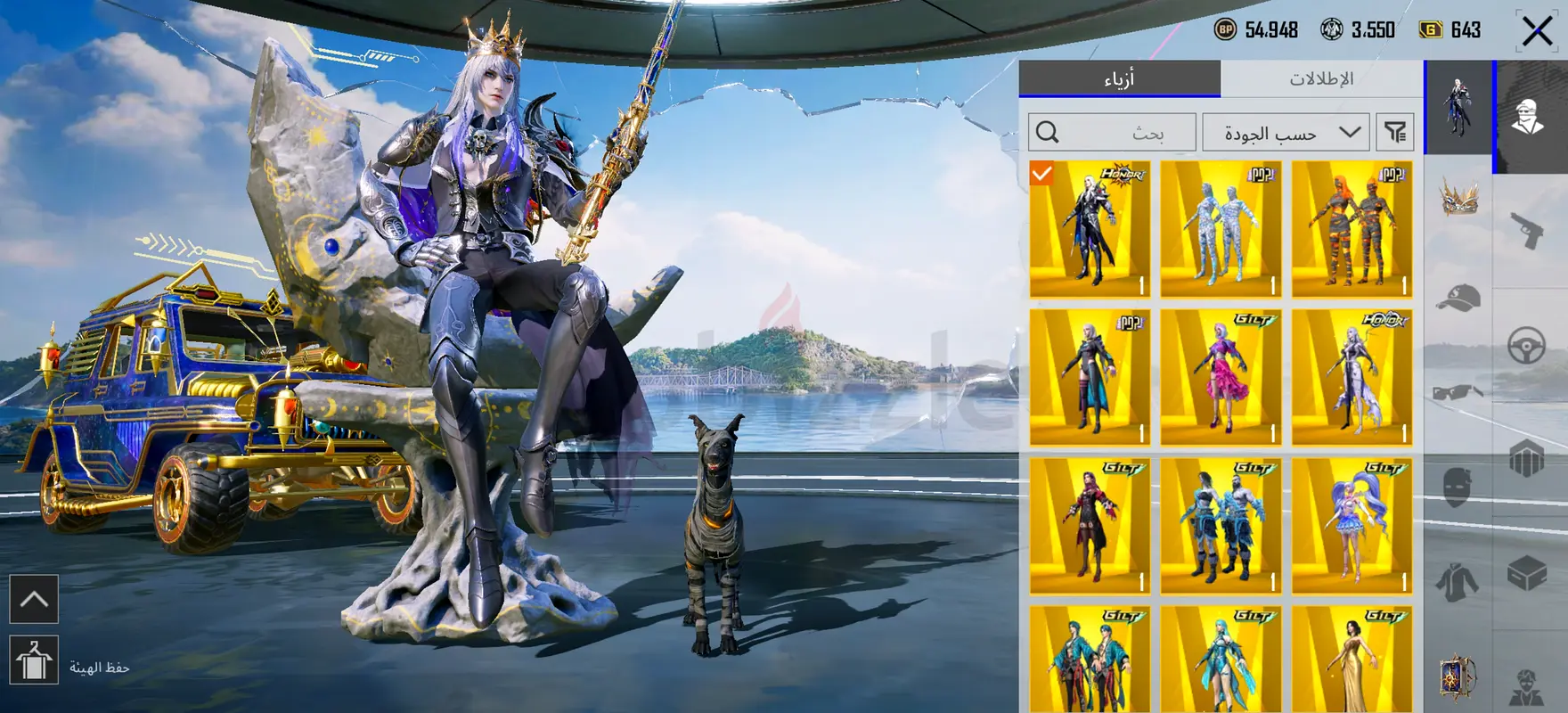Select the أزياء outfits tab
The image size is (1568, 713).
[x=1119, y=79]
